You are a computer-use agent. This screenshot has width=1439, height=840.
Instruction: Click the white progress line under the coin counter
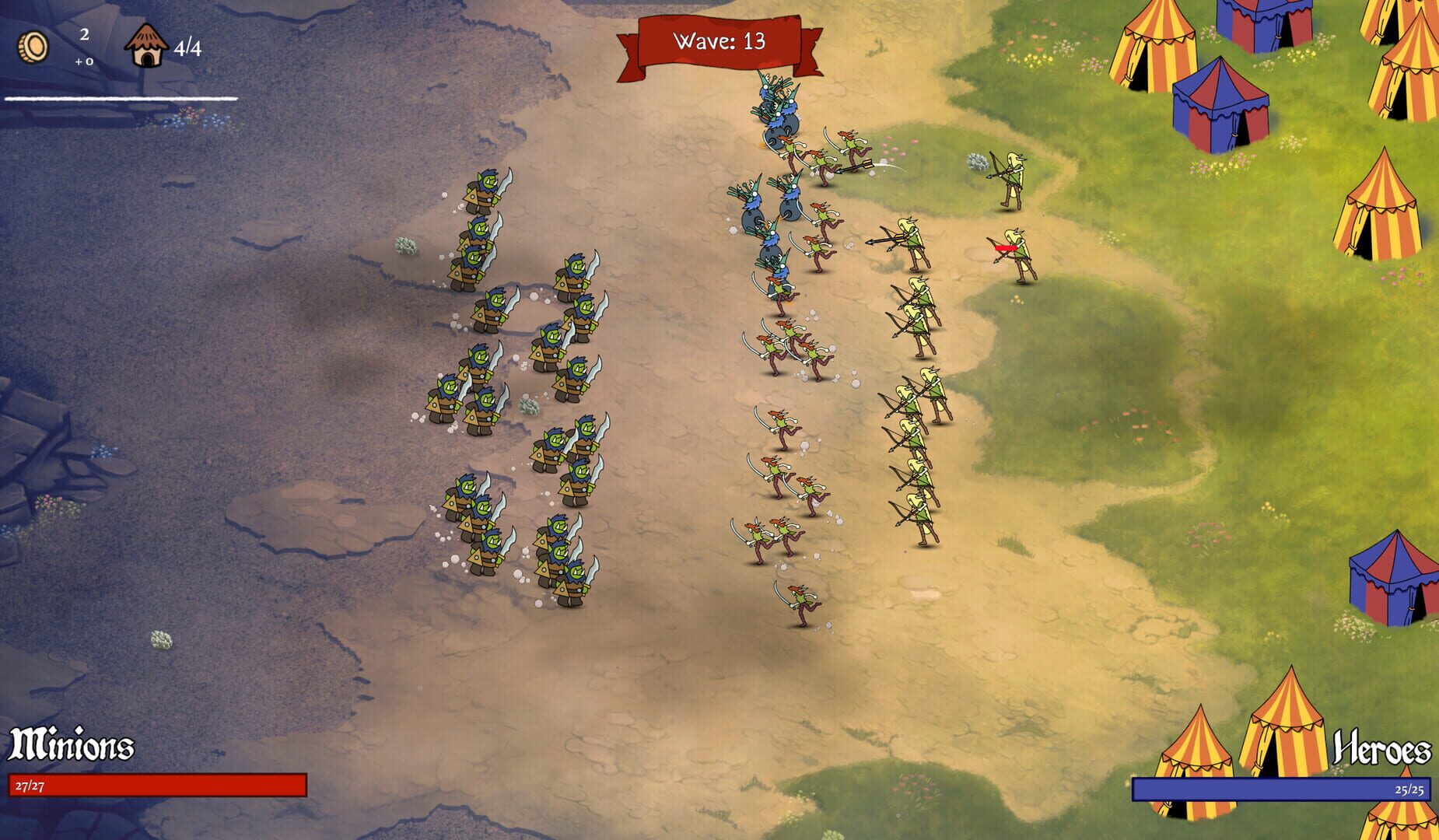(121, 100)
